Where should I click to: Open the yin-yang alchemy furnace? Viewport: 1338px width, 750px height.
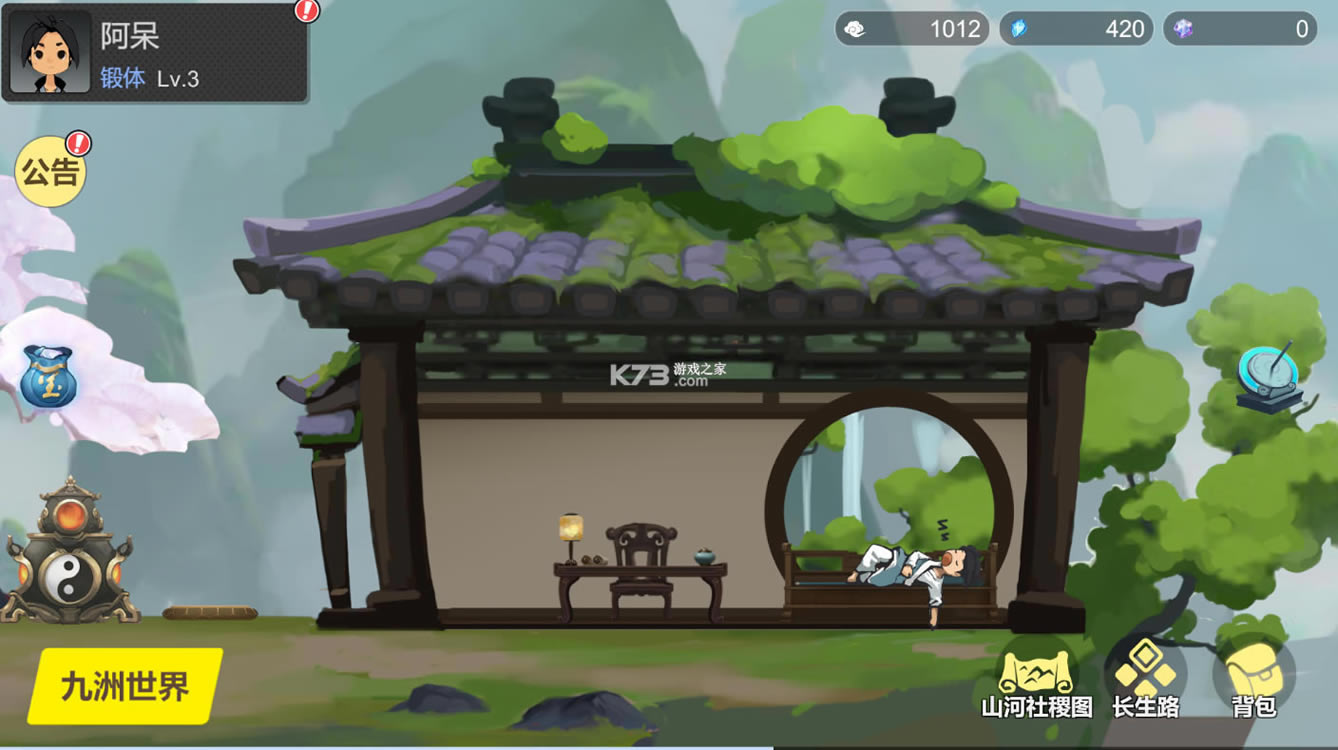69,553
